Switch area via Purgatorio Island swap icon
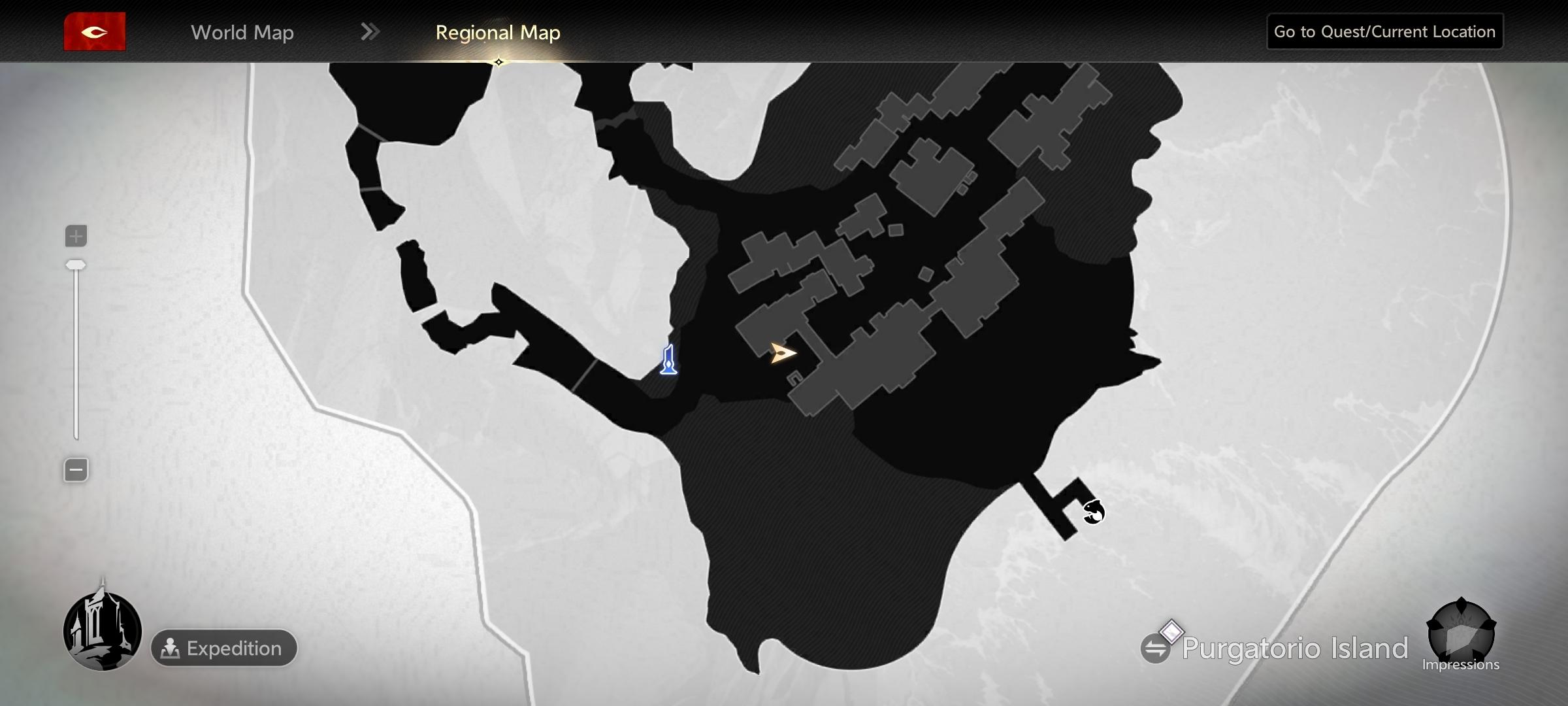1568x706 pixels. pos(1155,648)
